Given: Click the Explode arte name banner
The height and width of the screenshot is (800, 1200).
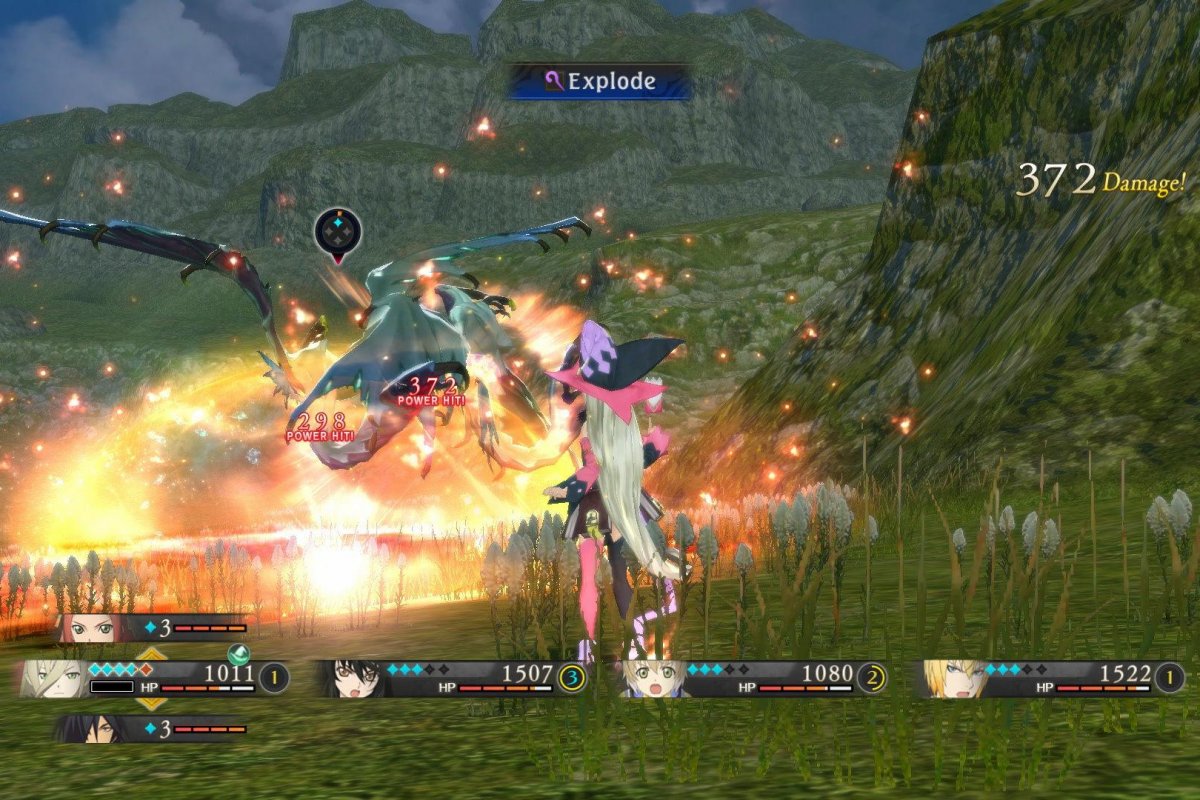Looking at the screenshot, I should pyautogui.click(x=600, y=81).
